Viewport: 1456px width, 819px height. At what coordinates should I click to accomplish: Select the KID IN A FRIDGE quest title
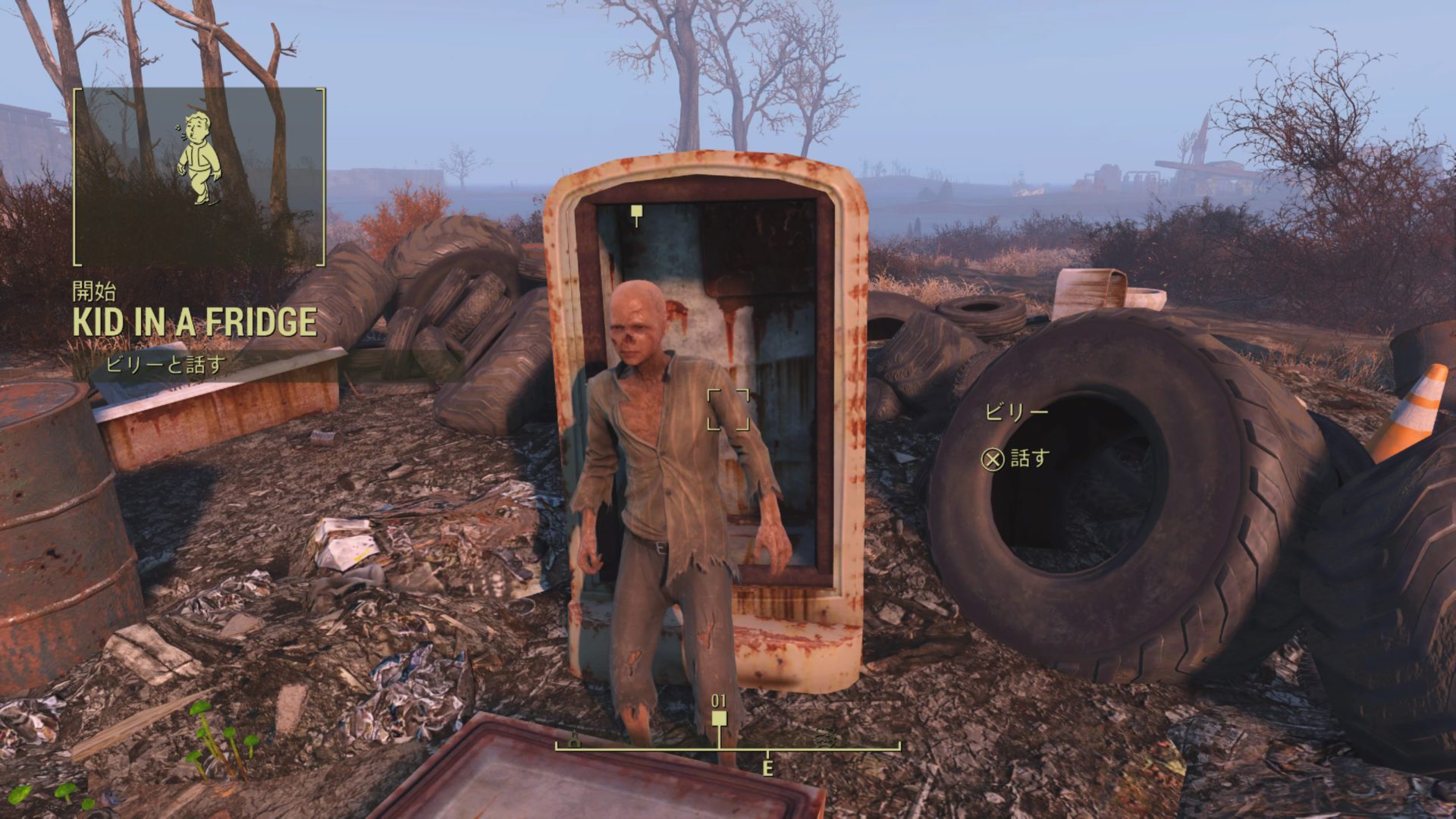194,323
